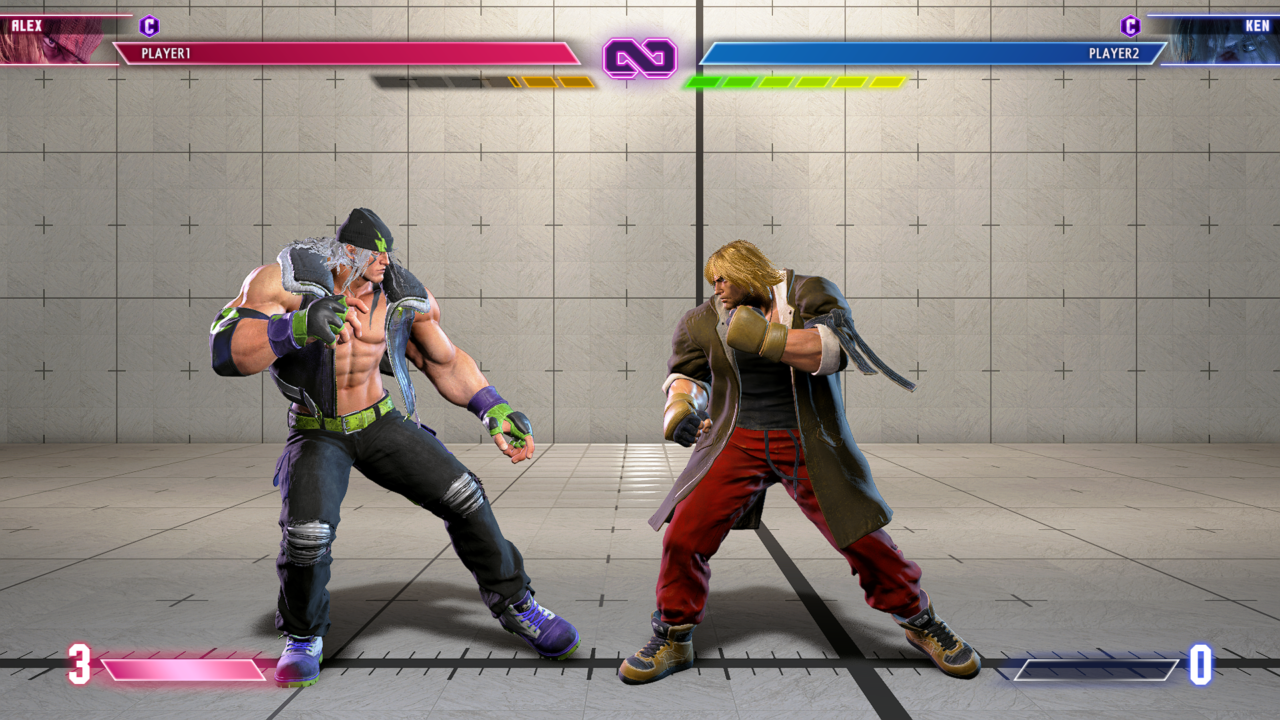
Task: Select Player 1's purple C control-type icon
Action: (x=149, y=26)
